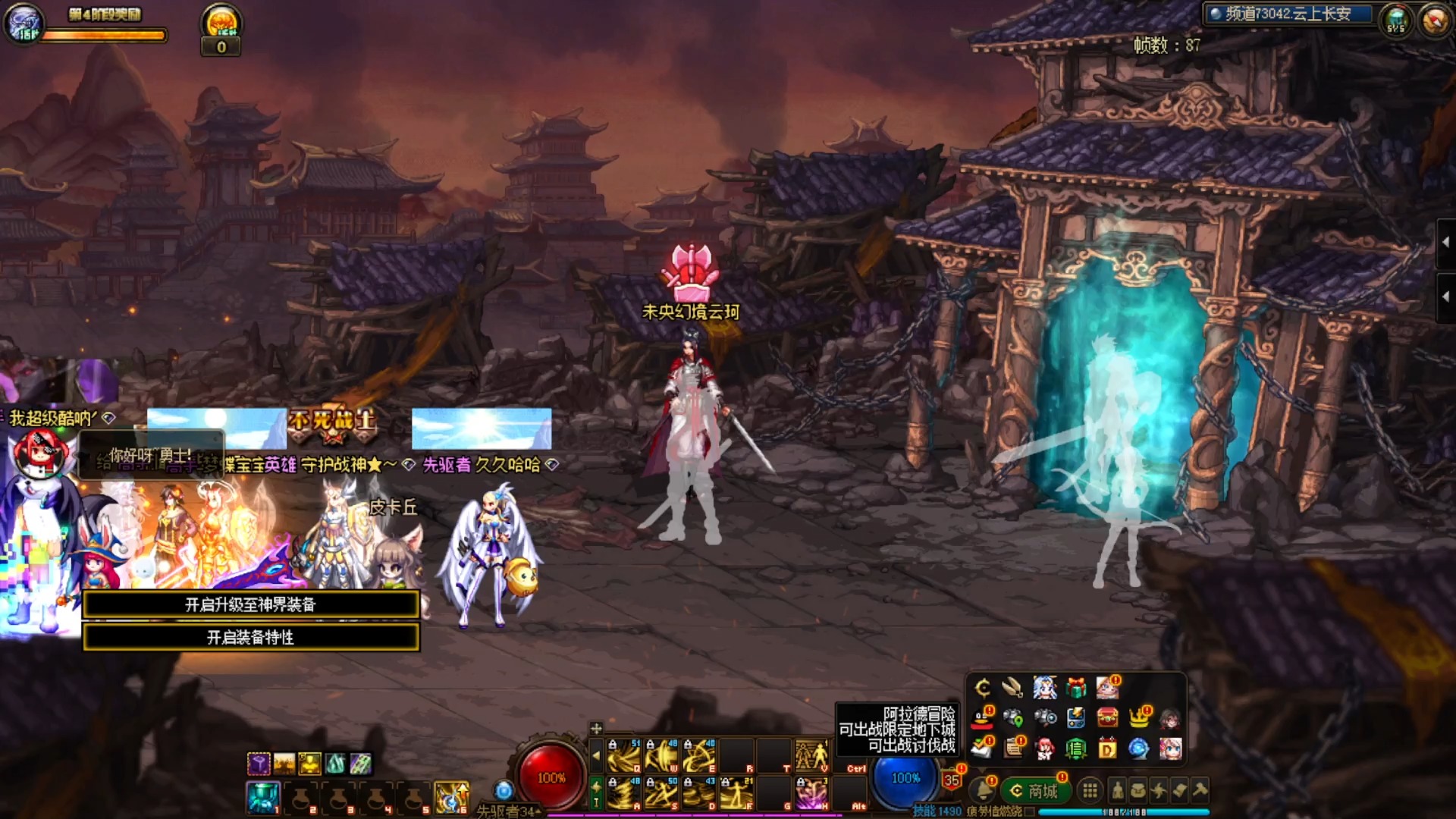Open the character silhouette icon
This screenshot has width=1456, height=819.
tap(1118, 791)
